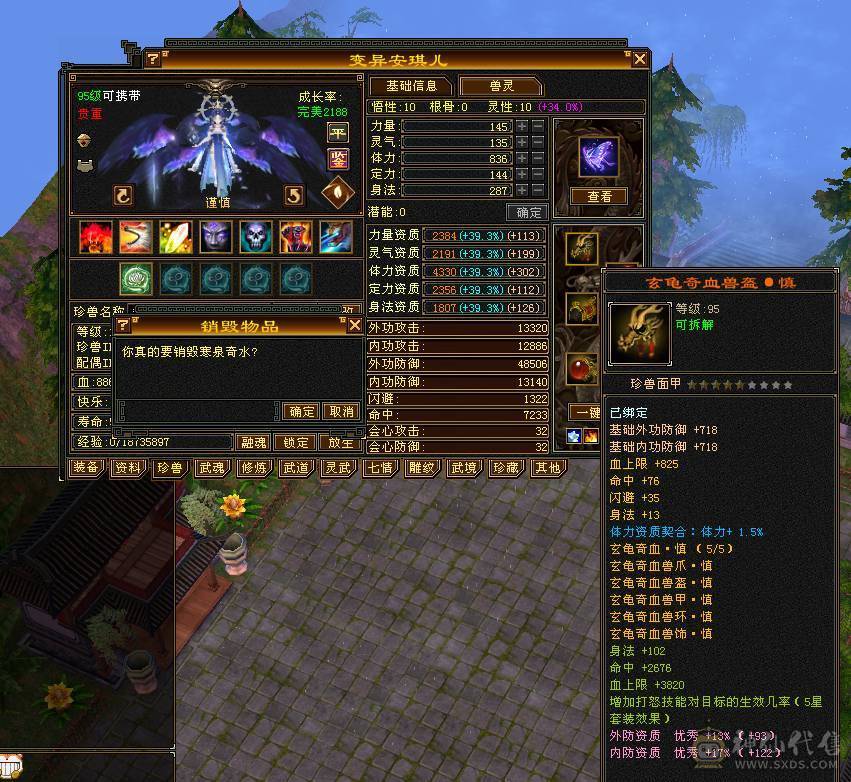This screenshot has width=851, height=782.
Task: Close the 销毁物品 dialog
Action: (353, 325)
